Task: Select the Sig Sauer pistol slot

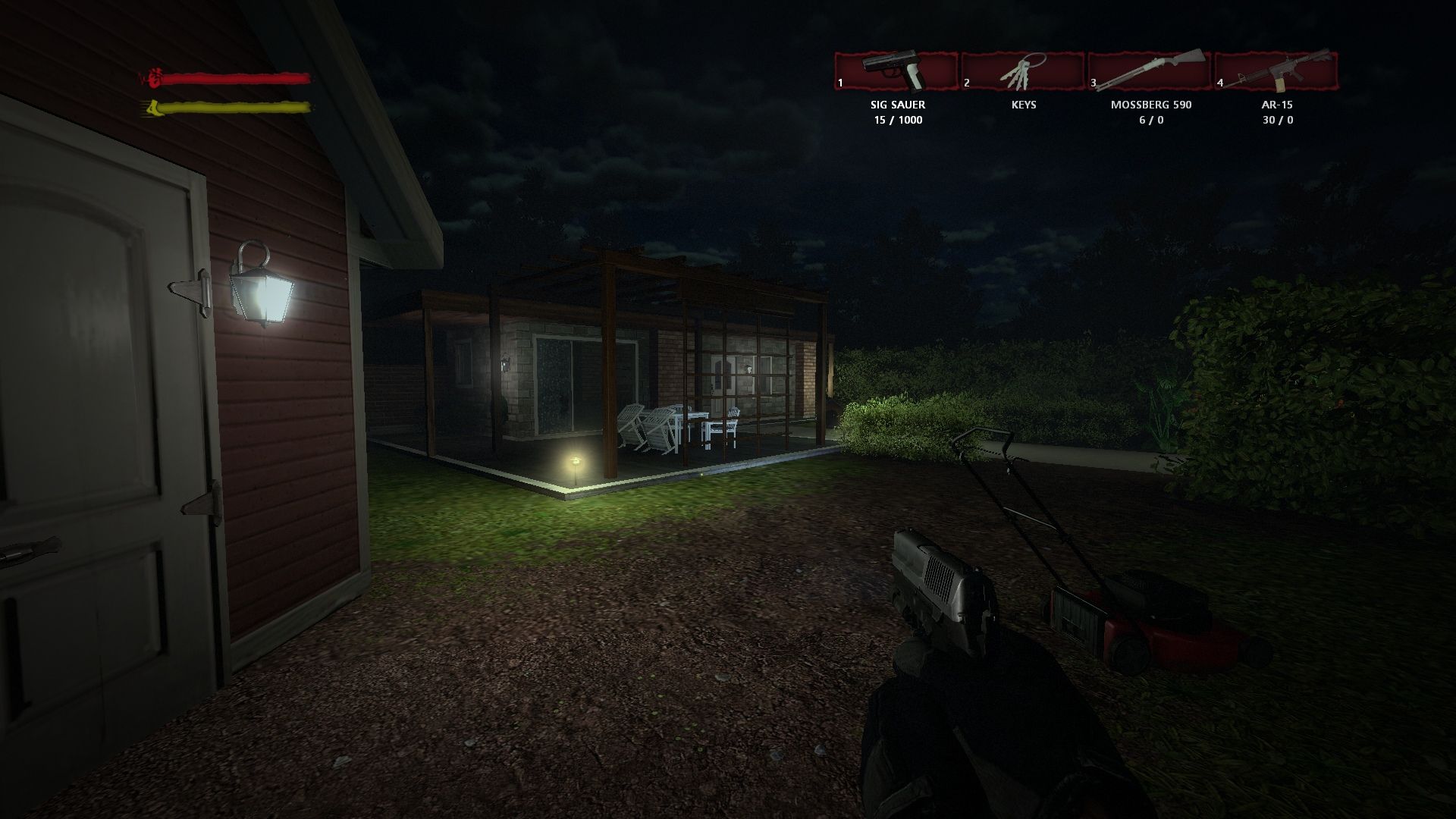Action: 897,71
